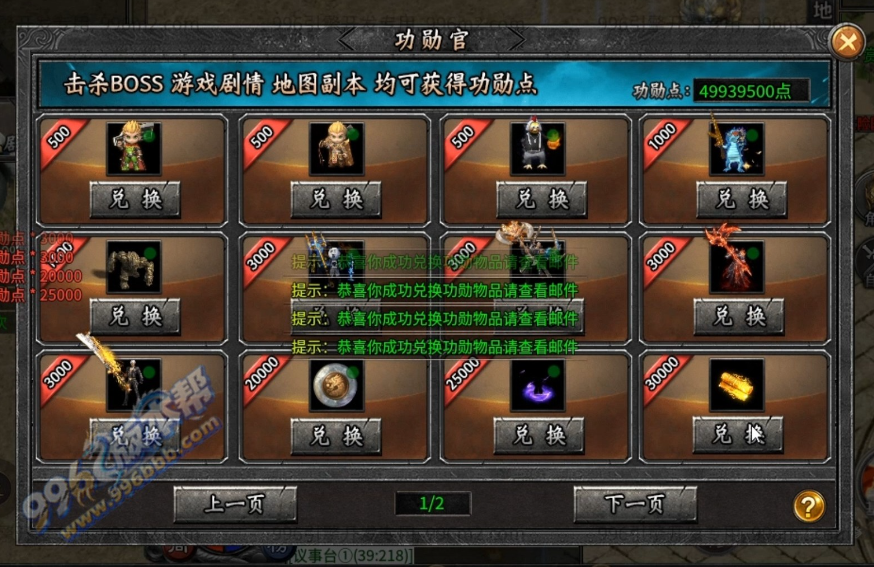Close the 功勋官 exchange window

(846, 42)
